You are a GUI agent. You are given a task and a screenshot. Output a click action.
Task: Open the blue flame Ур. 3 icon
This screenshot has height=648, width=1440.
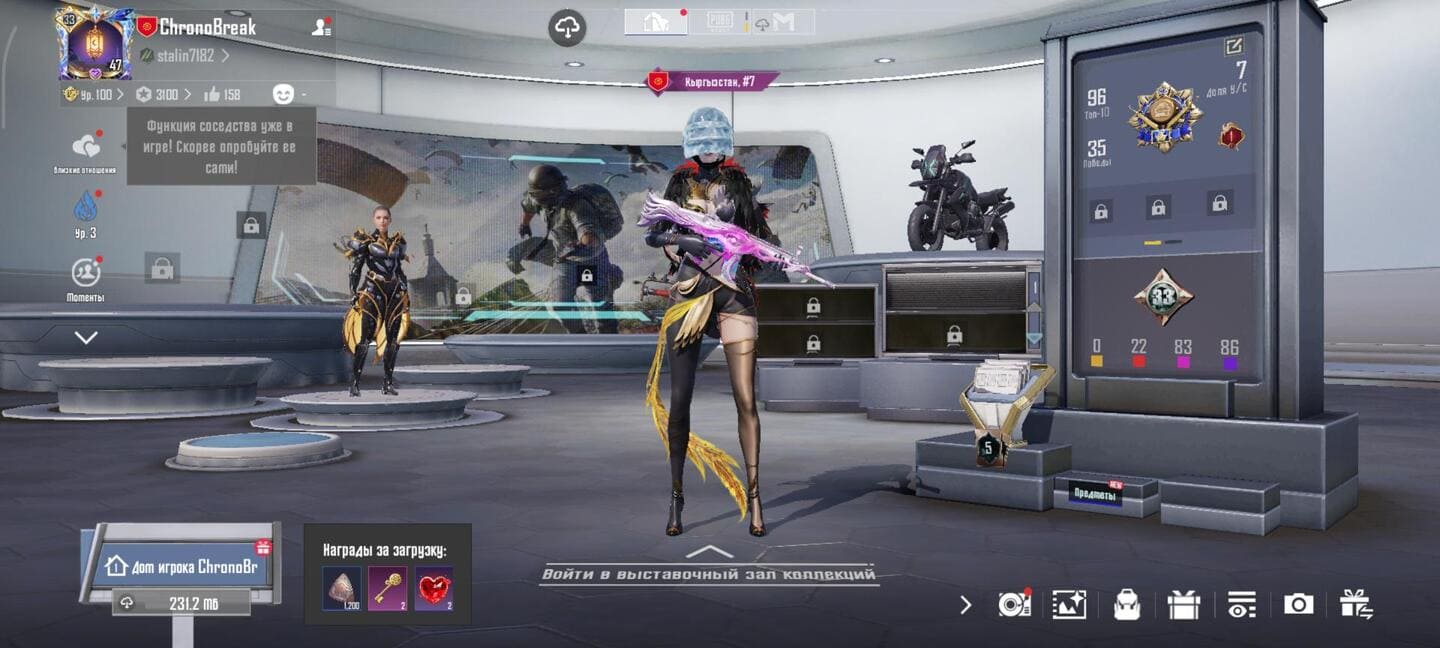tap(86, 208)
